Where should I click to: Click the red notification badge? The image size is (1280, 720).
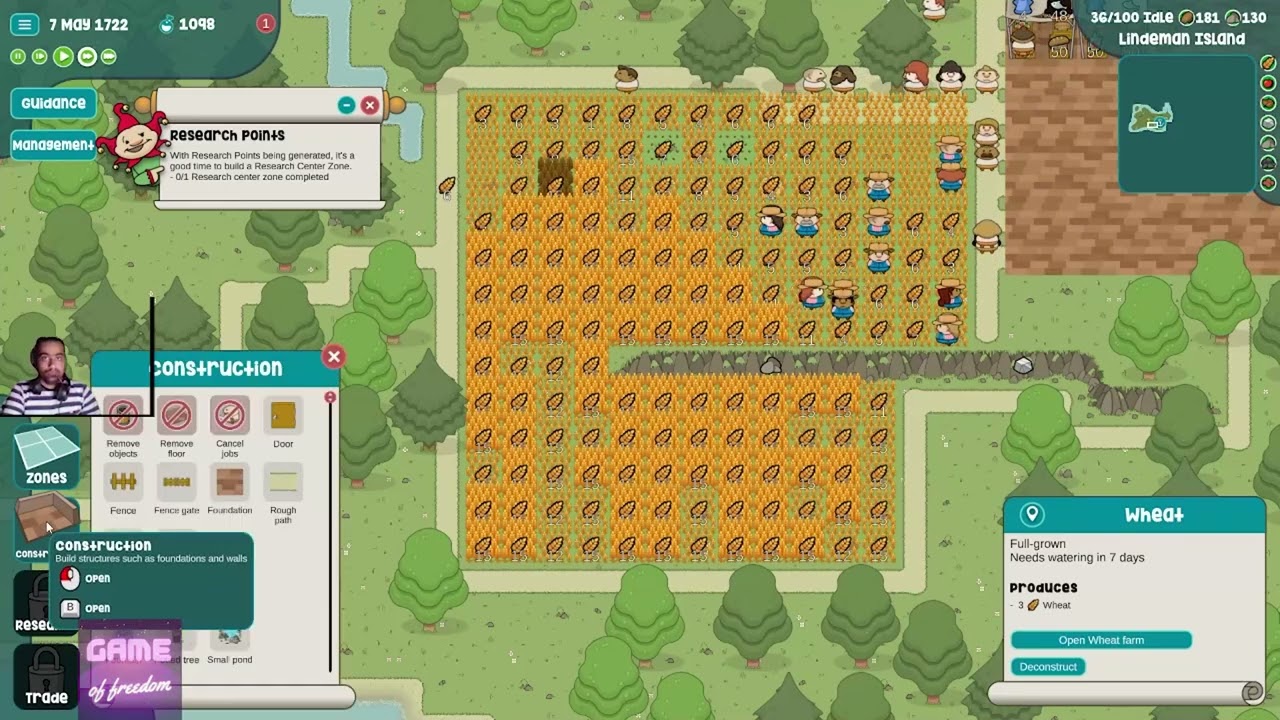(265, 24)
